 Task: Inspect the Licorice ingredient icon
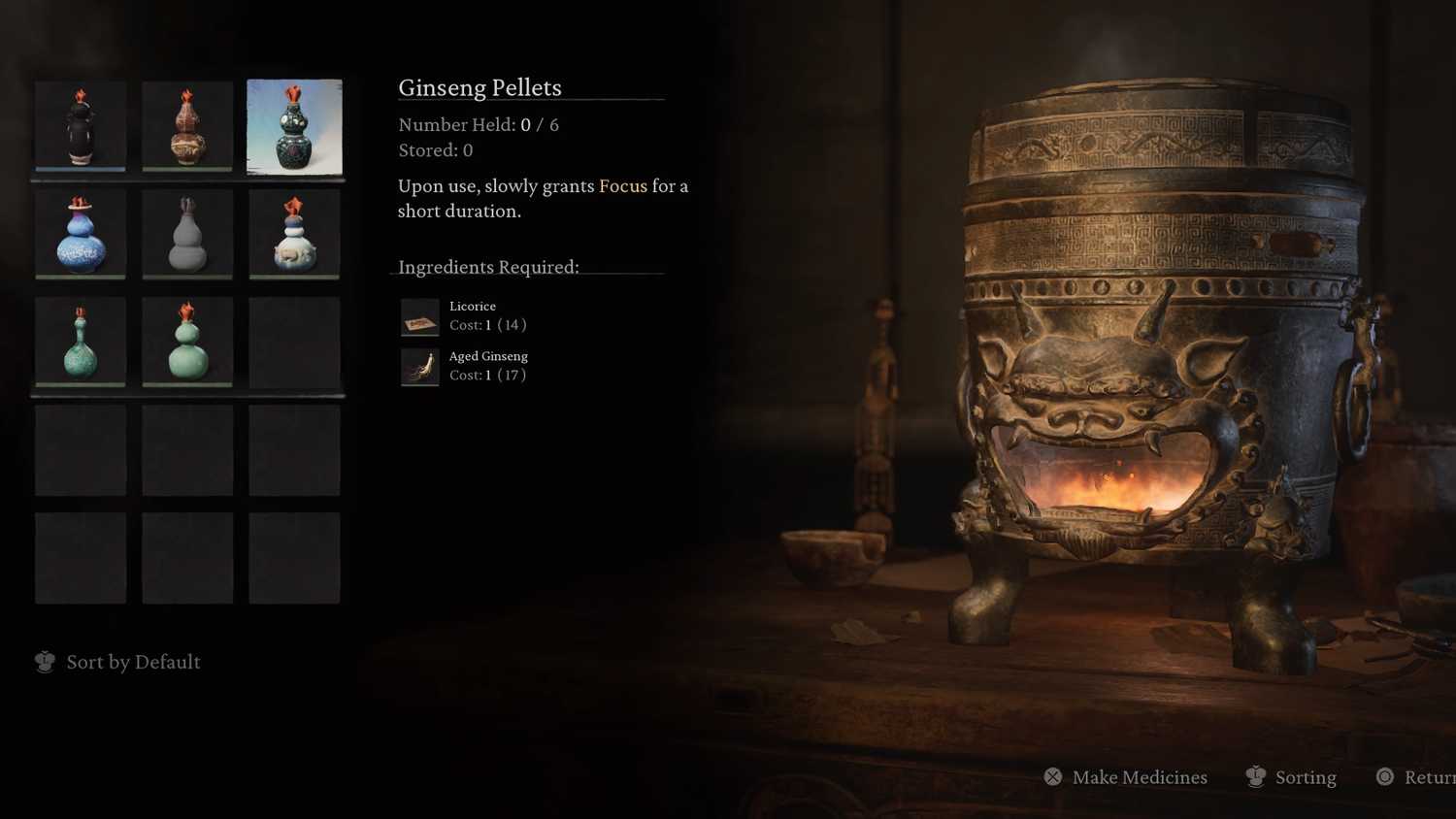420,316
